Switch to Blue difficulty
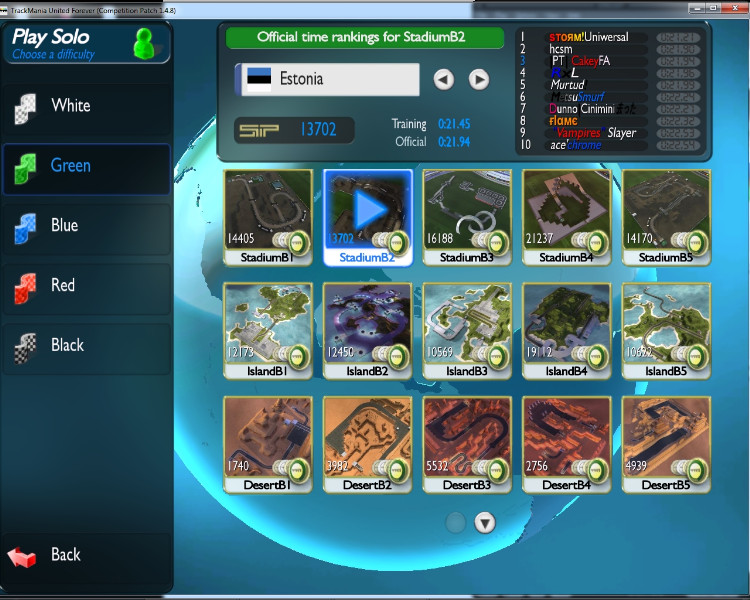This screenshot has height=600, width=750. click(x=85, y=226)
